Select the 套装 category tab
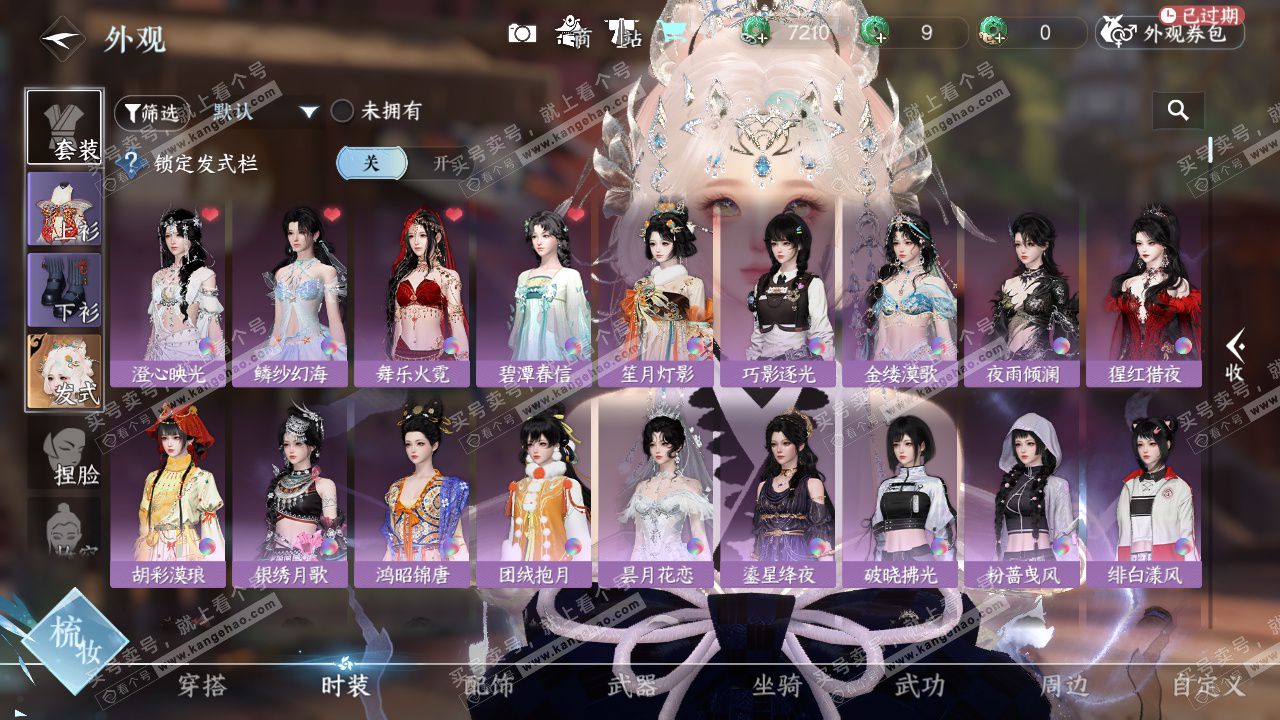The image size is (1280, 720). click(x=64, y=127)
